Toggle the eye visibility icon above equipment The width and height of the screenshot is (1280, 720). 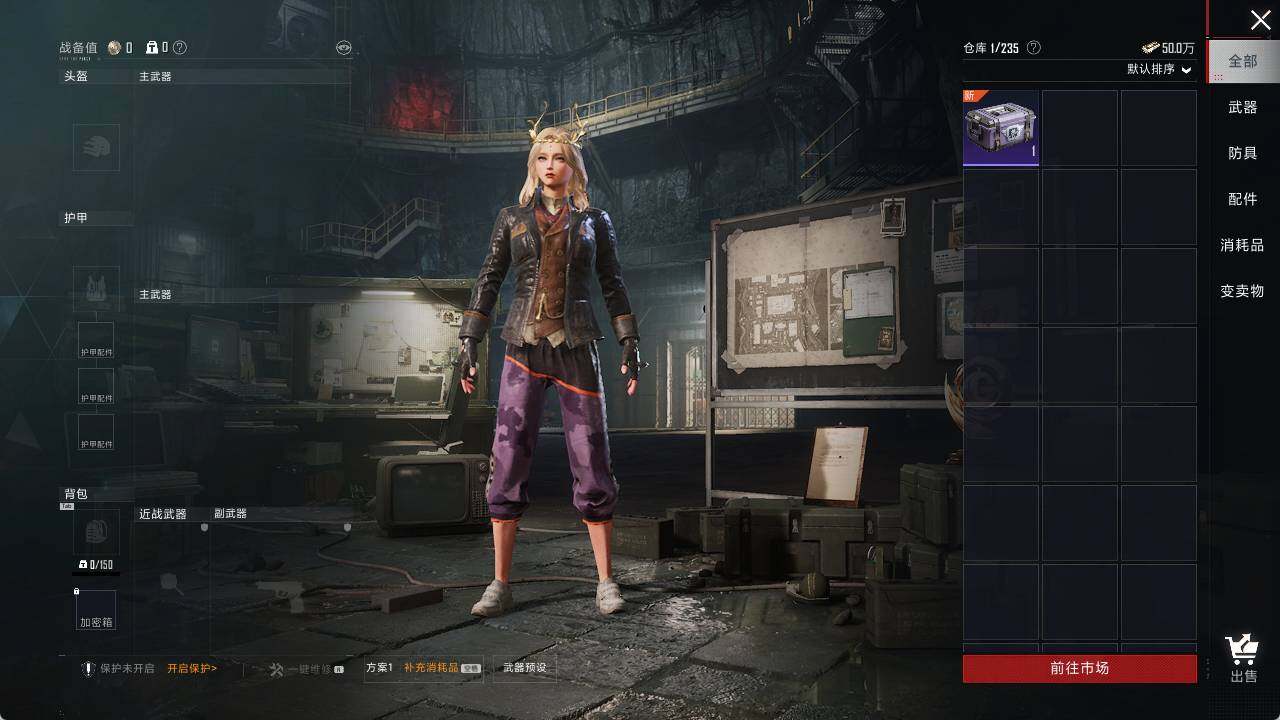[x=343, y=47]
